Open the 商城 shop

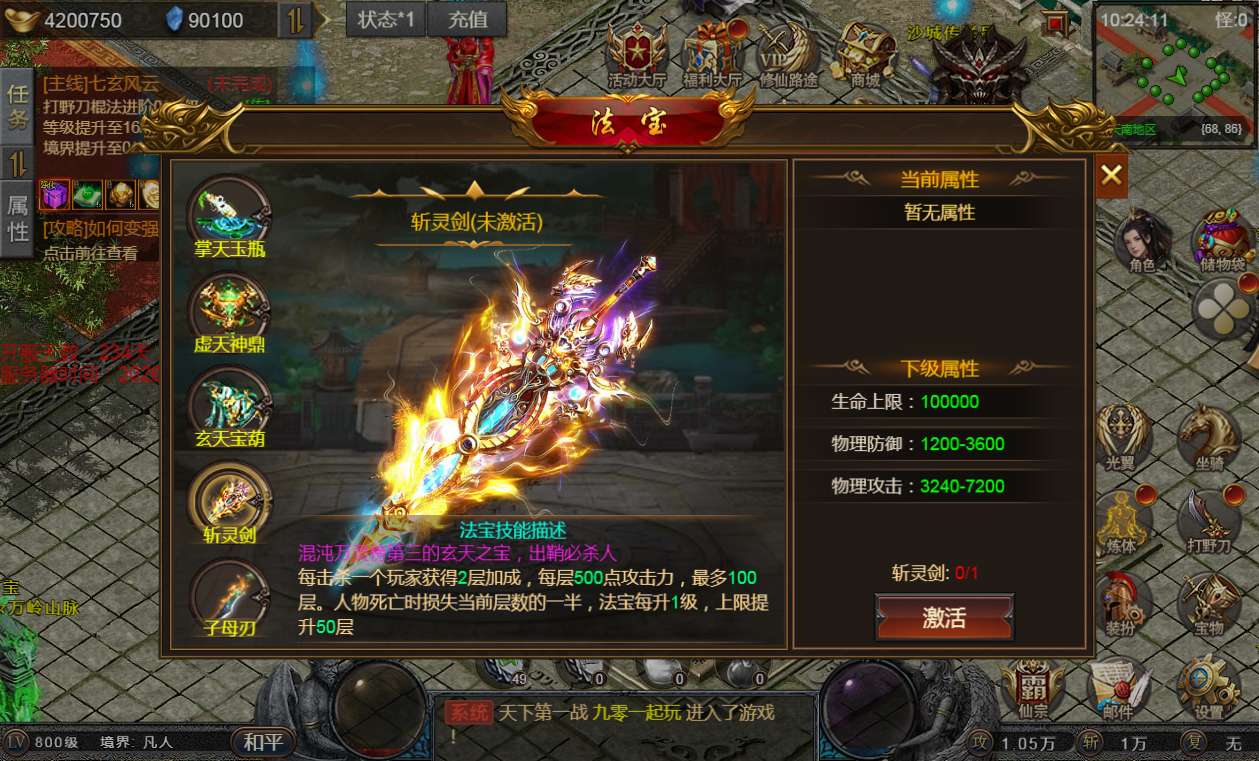(x=865, y=53)
